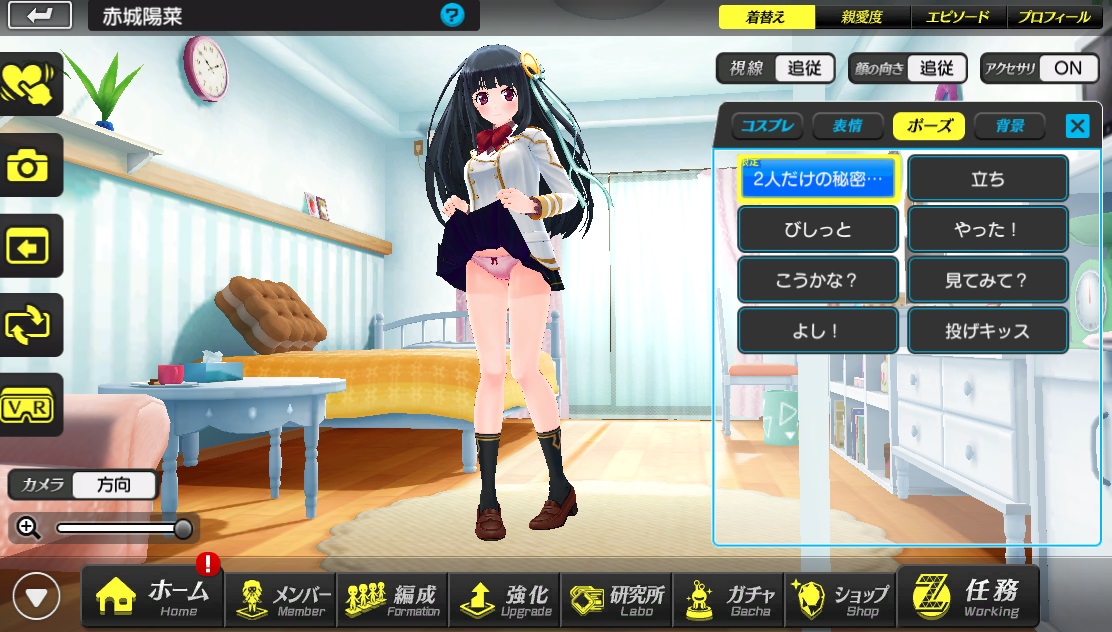
Task: Close the pose panel with X
Action: 1077,126
